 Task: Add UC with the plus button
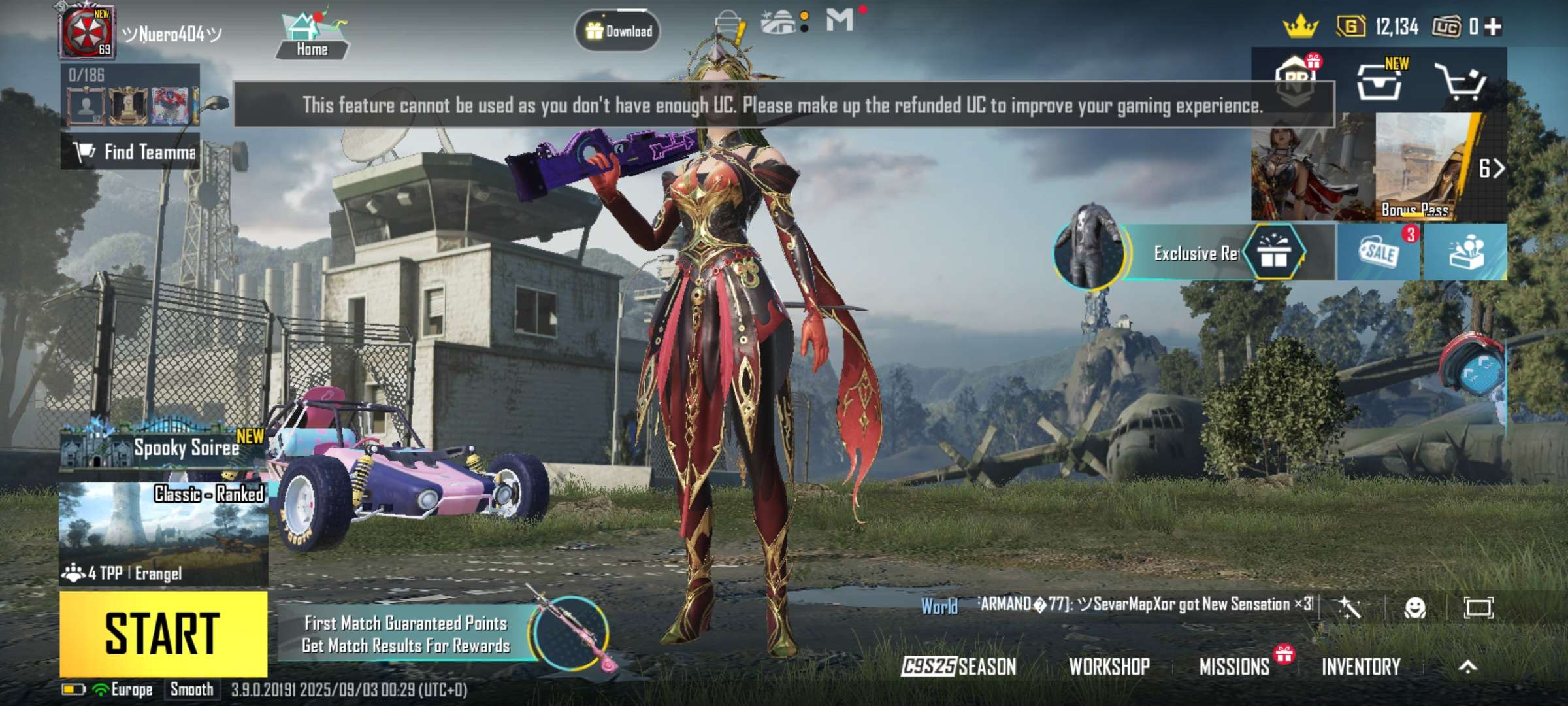pyautogui.click(x=1493, y=27)
